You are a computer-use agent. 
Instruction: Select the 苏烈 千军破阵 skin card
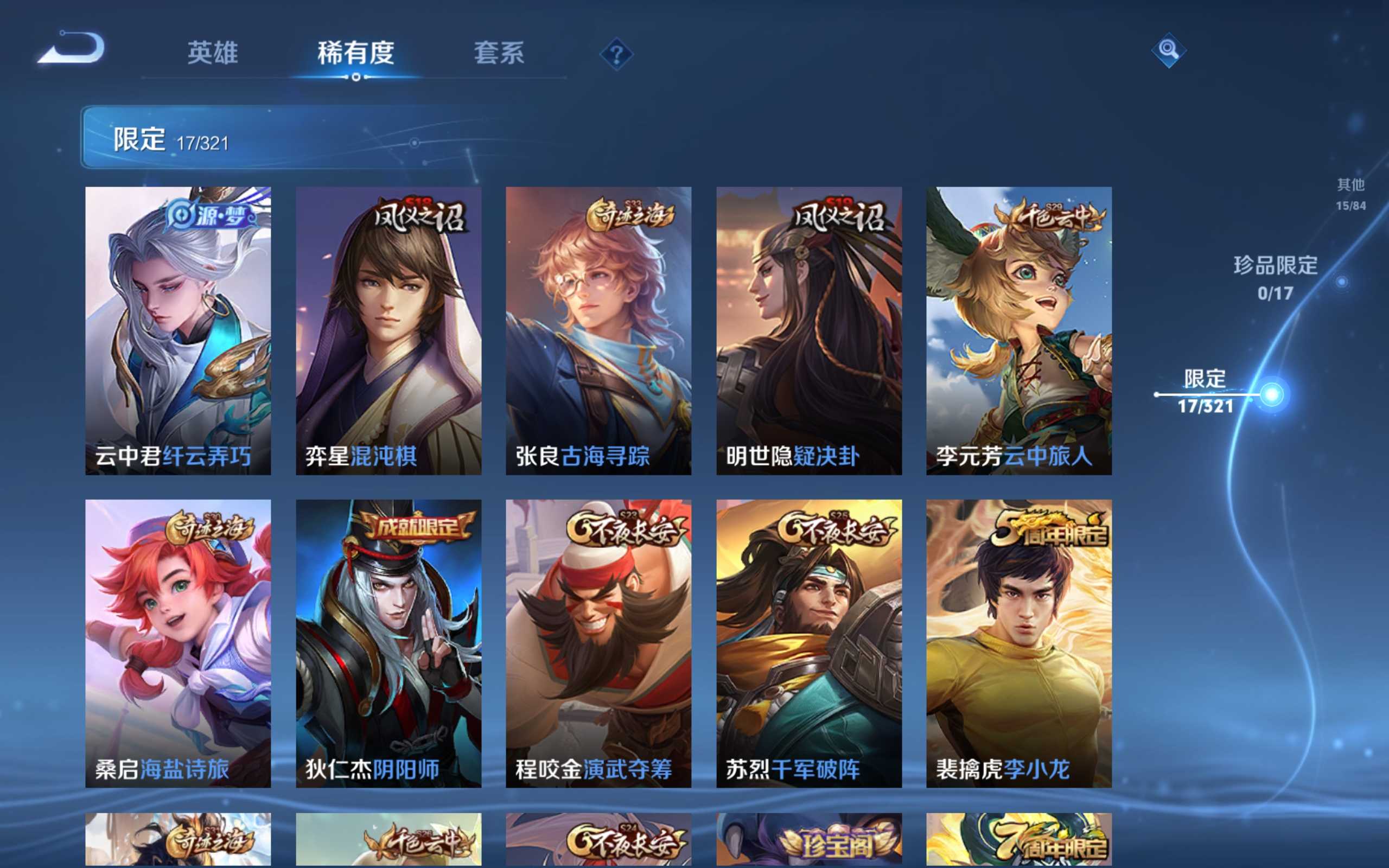coord(809,643)
